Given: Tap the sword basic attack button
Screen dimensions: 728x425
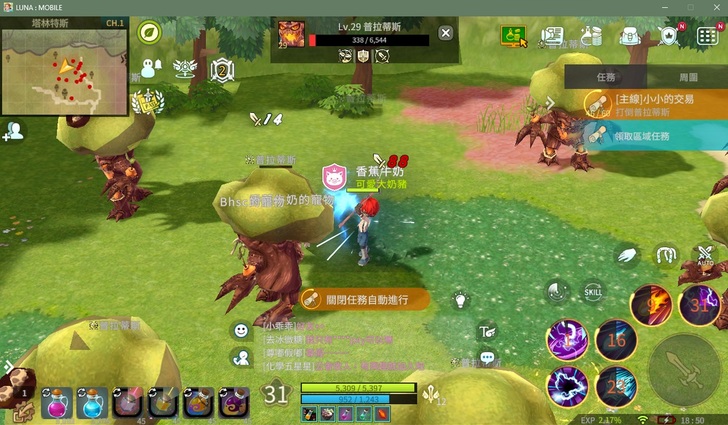Looking at the screenshot, I should (x=684, y=366).
